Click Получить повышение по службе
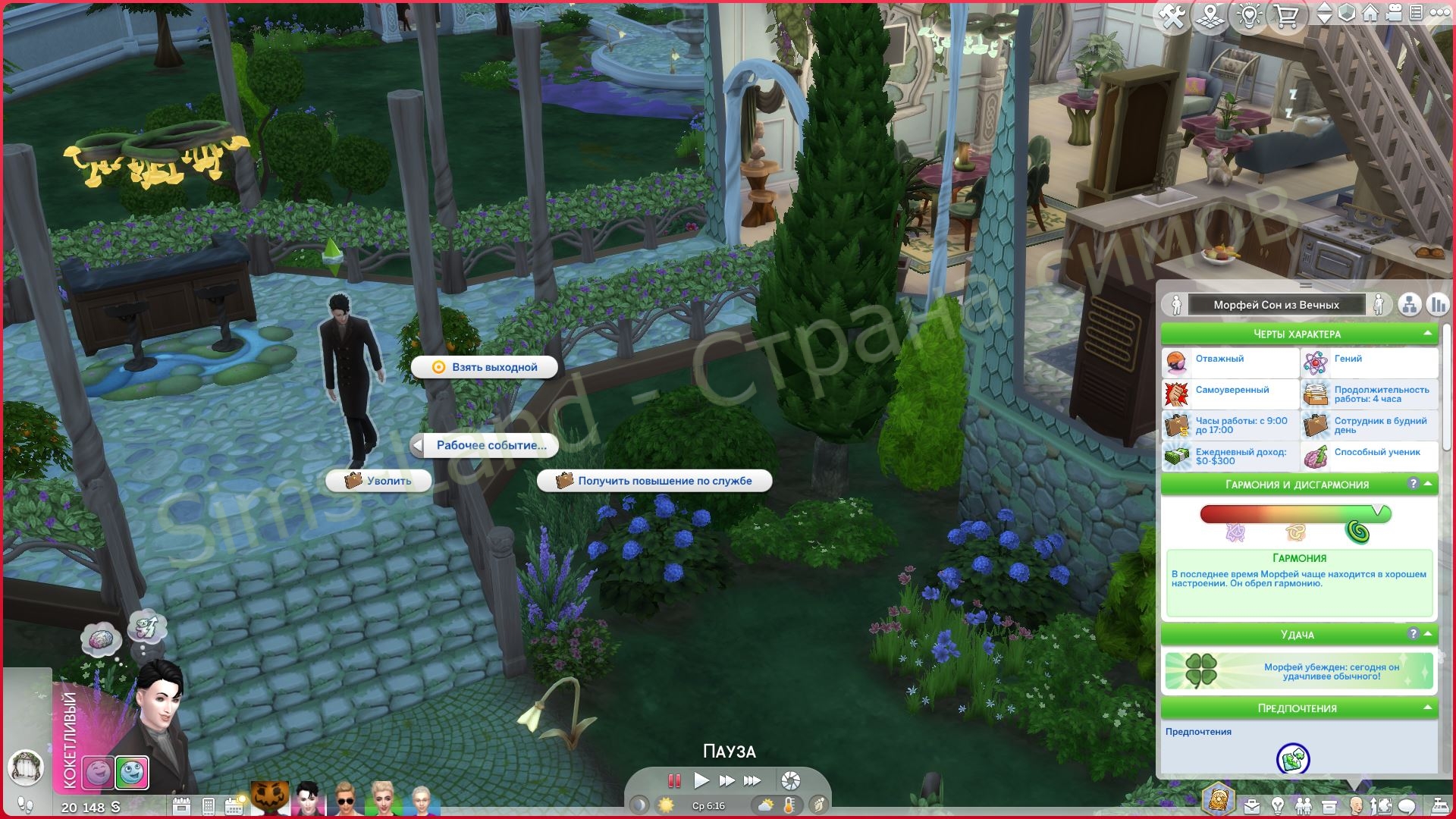The height and width of the screenshot is (819, 1456). tap(654, 480)
